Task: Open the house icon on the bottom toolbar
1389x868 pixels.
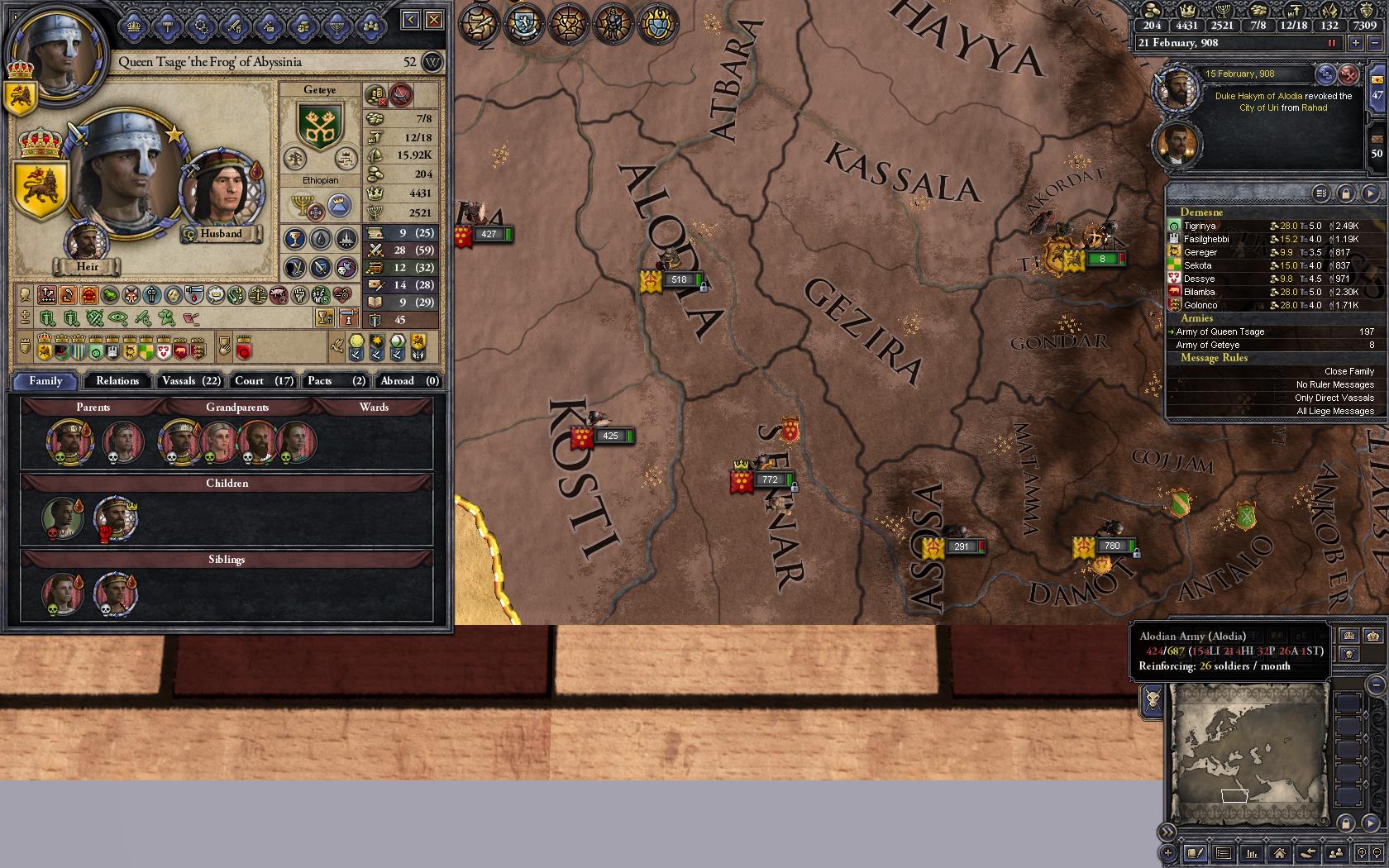Action: pyautogui.click(x=1279, y=853)
